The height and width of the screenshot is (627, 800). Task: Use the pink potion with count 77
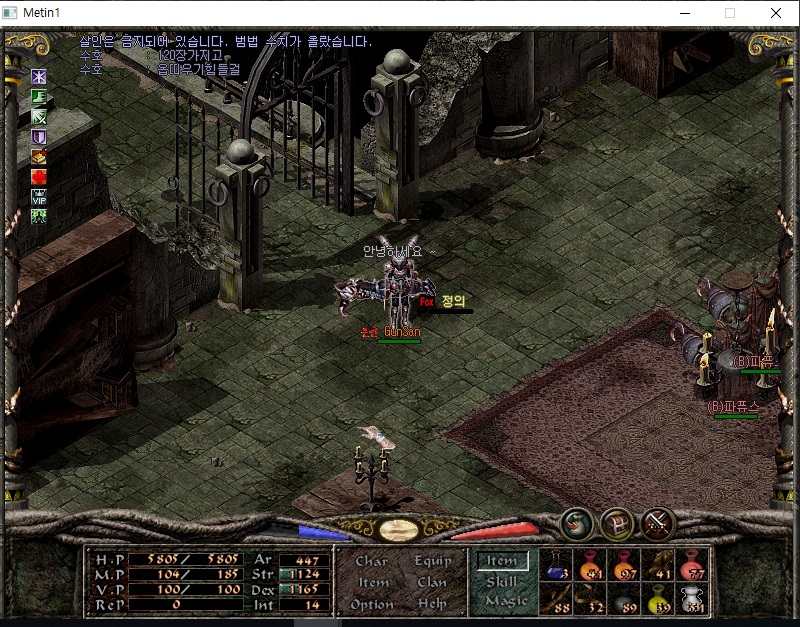(x=693, y=564)
